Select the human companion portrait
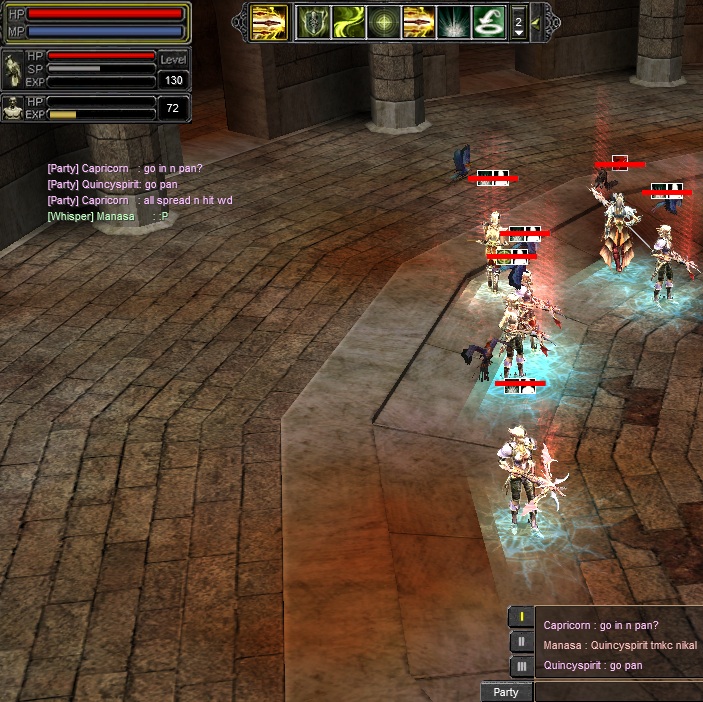The width and height of the screenshot is (703, 702). (14, 108)
